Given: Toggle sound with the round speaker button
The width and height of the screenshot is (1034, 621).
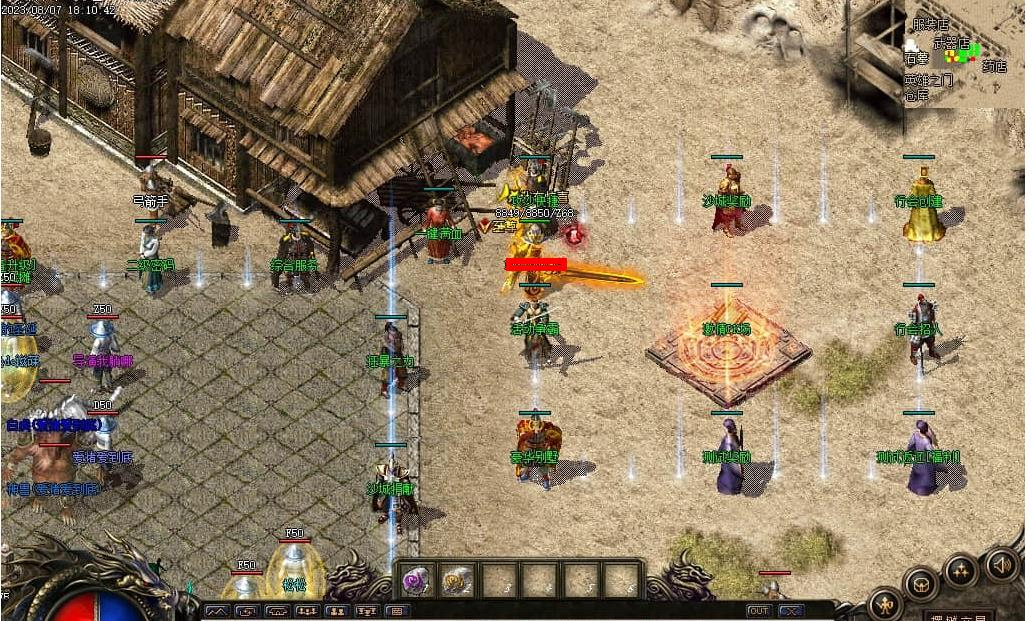Looking at the screenshot, I should [x=1002, y=565].
